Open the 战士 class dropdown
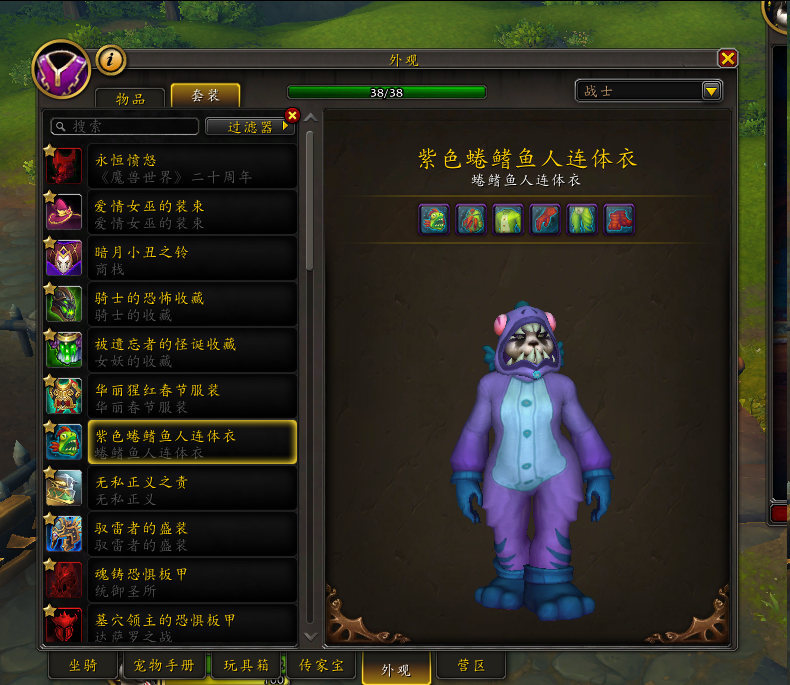The image size is (790, 685). click(x=648, y=91)
